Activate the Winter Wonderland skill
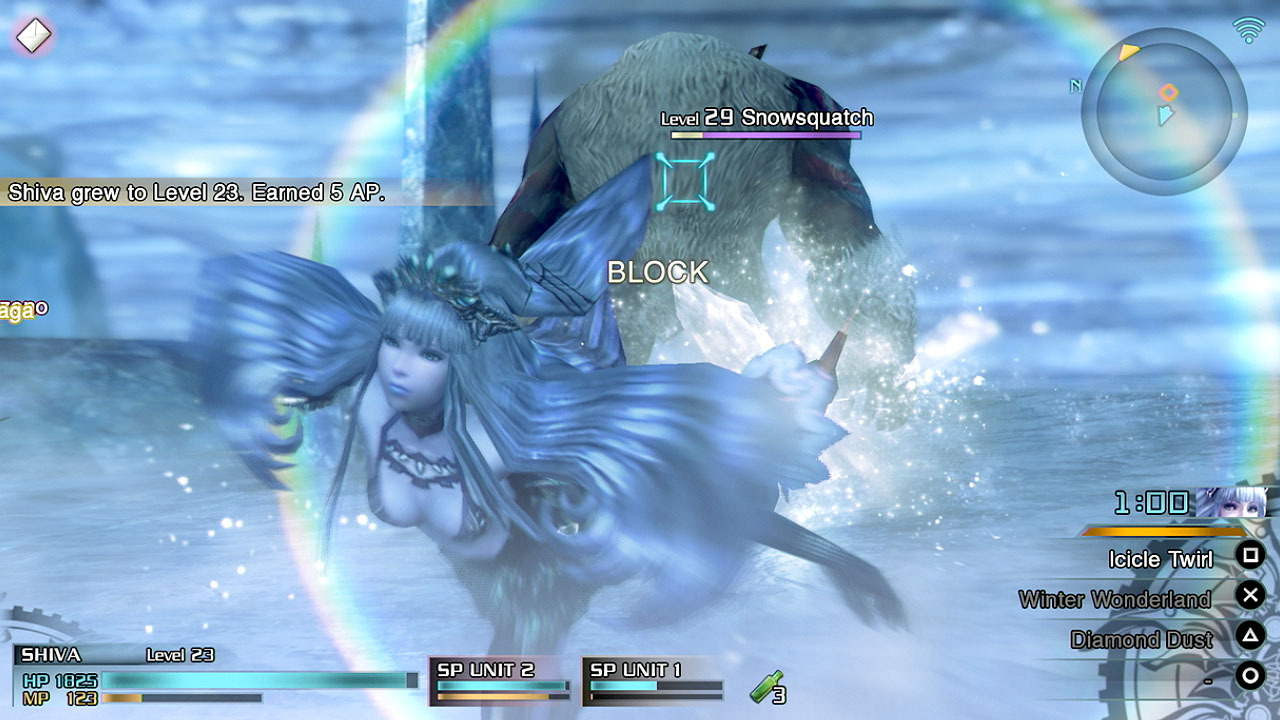The width and height of the screenshot is (1280, 720). (1114, 599)
